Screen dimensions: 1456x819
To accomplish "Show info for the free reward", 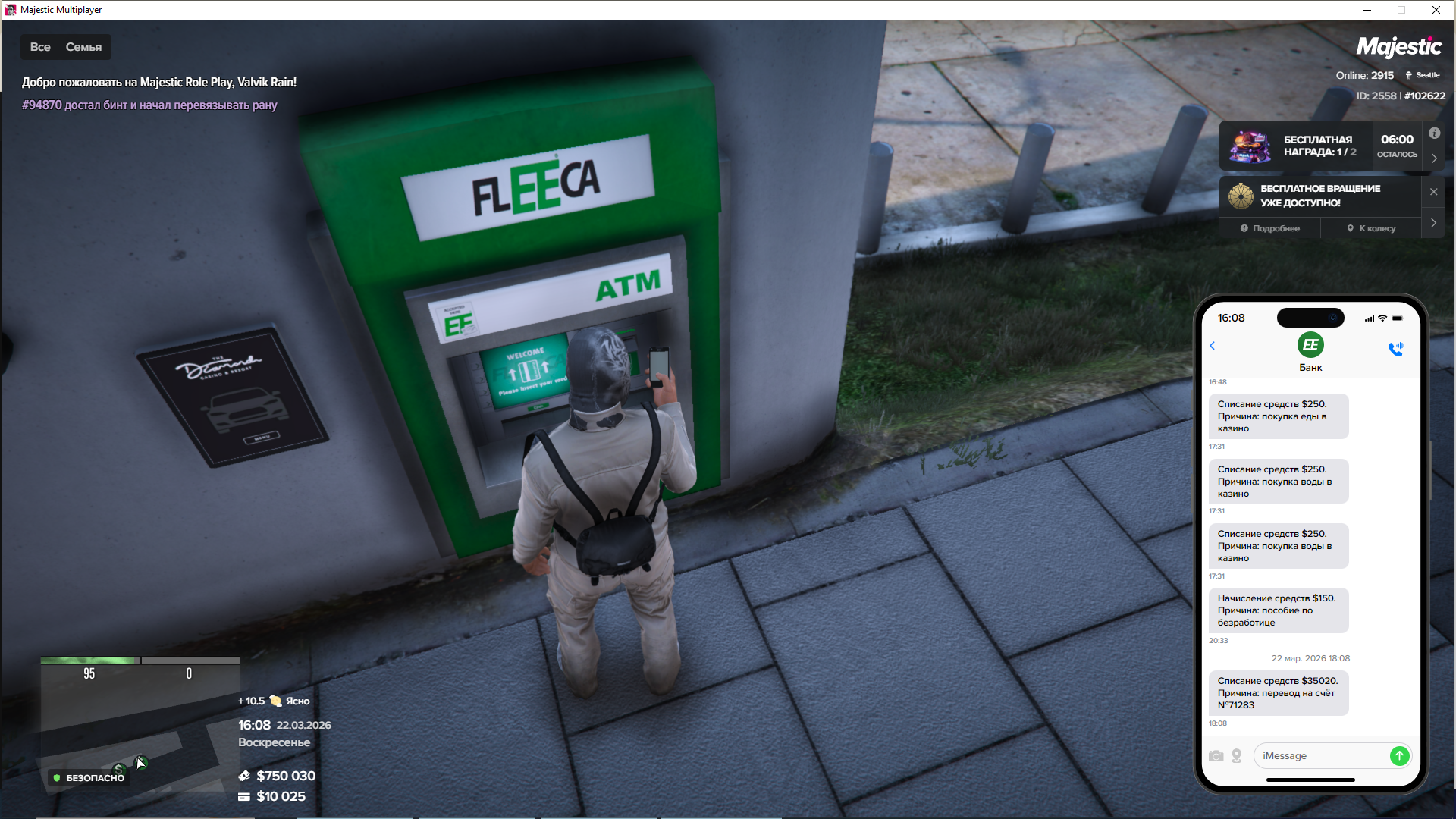I will click(1434, 133).
